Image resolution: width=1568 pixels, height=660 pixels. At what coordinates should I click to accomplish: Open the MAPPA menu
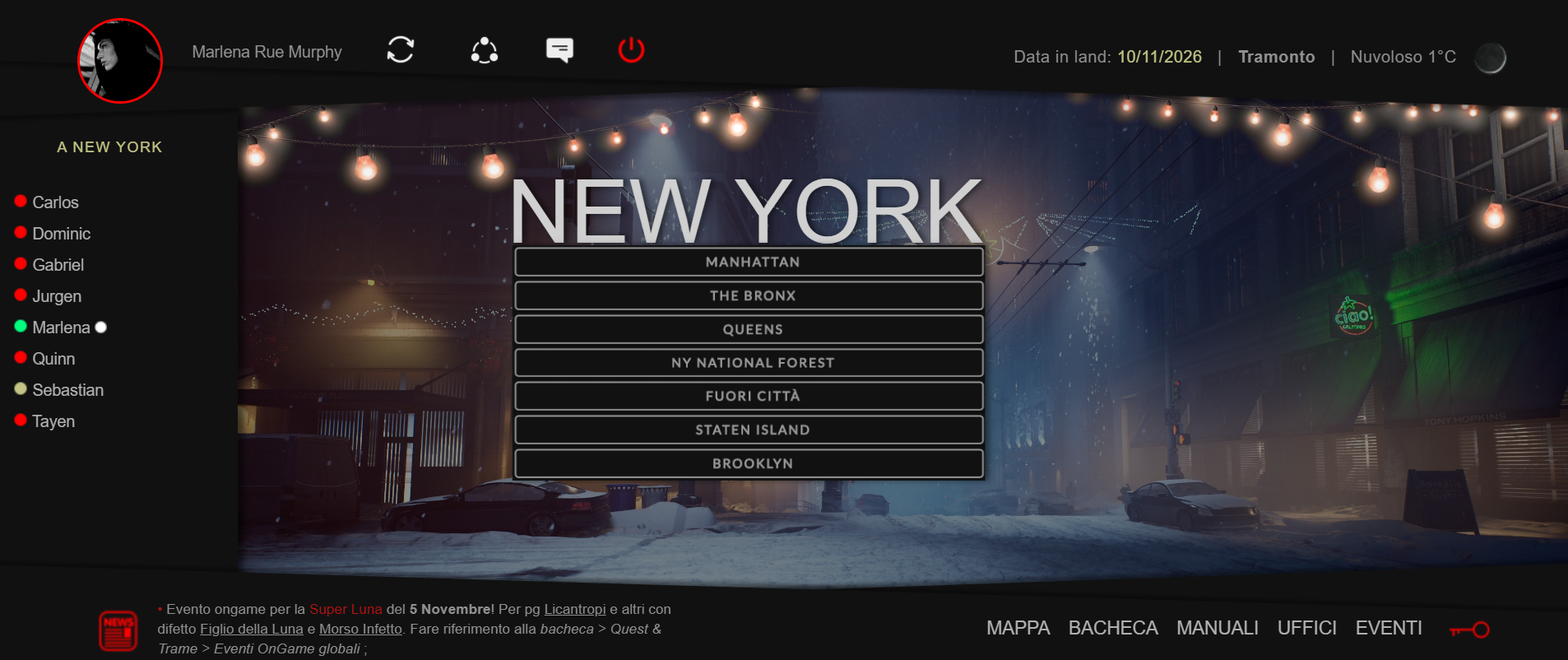coord(1018,628)
